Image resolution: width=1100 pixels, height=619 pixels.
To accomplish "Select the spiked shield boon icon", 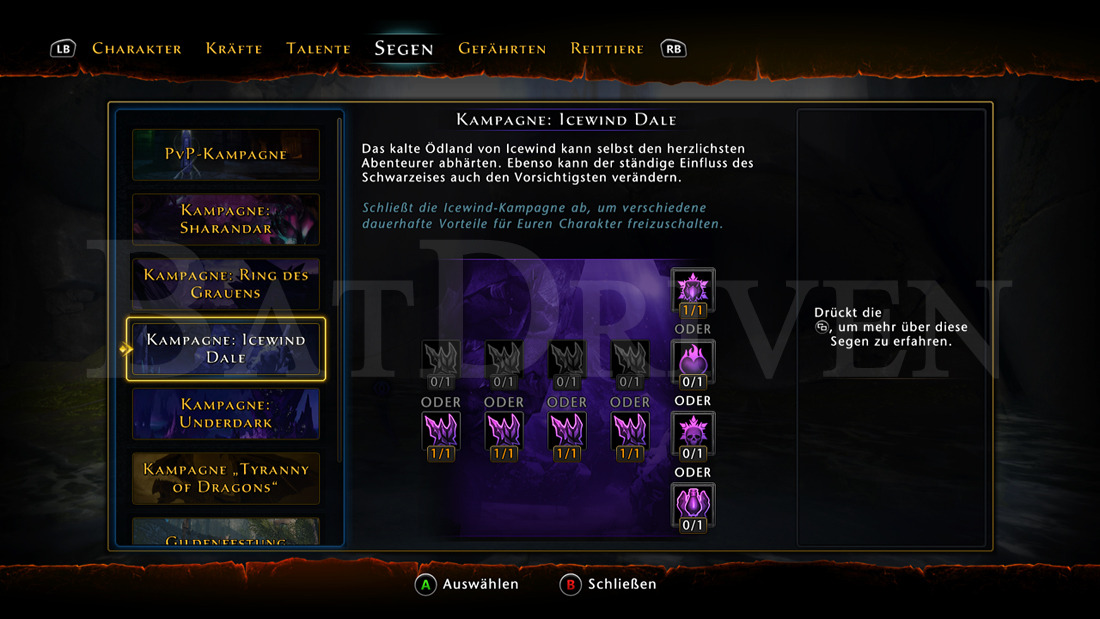I will click(692, 290).
